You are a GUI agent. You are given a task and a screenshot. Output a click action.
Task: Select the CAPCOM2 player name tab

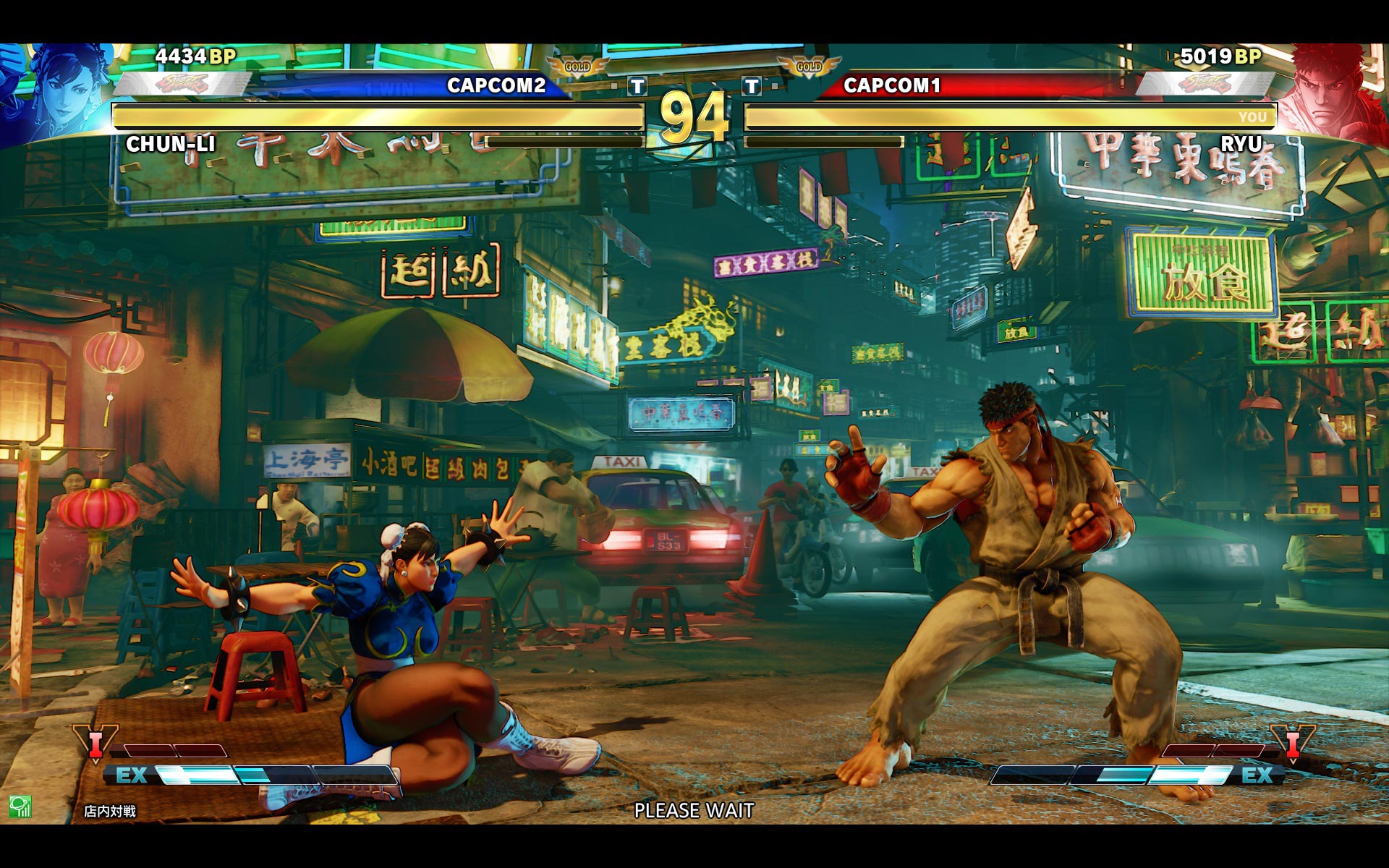coord(496,87)
